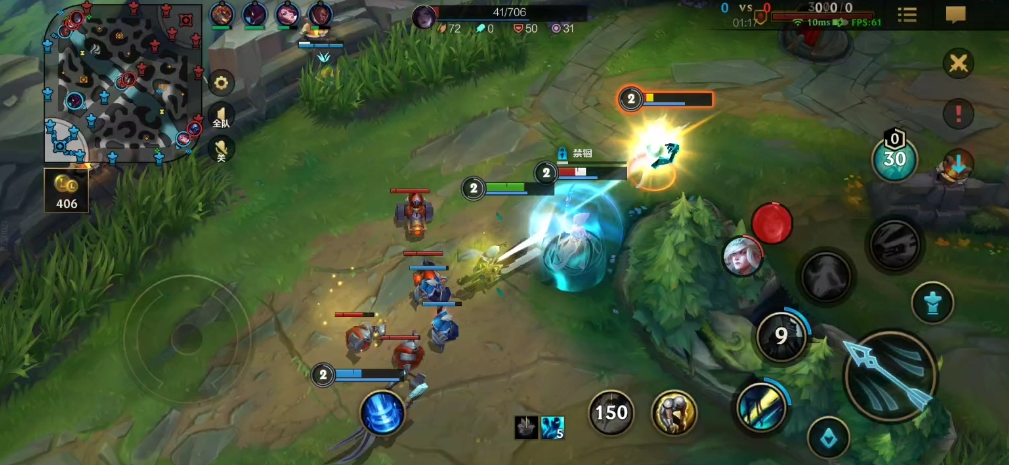Open the gold shop button showing 406
The height and width of the screenshot is (465, 1009).
66,190
